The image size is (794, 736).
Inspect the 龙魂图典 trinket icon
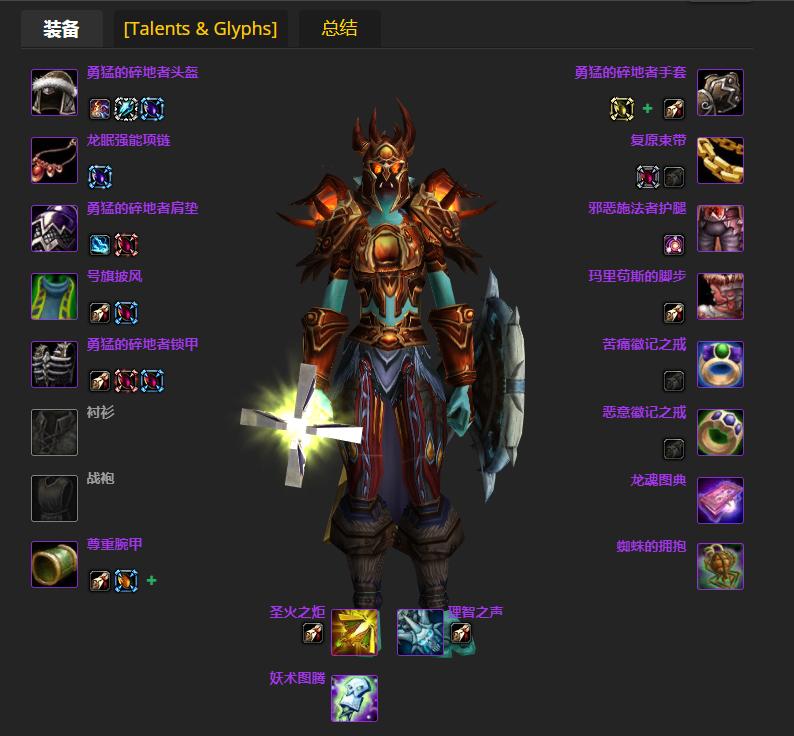pyautogui.click(x=720, y=500)
